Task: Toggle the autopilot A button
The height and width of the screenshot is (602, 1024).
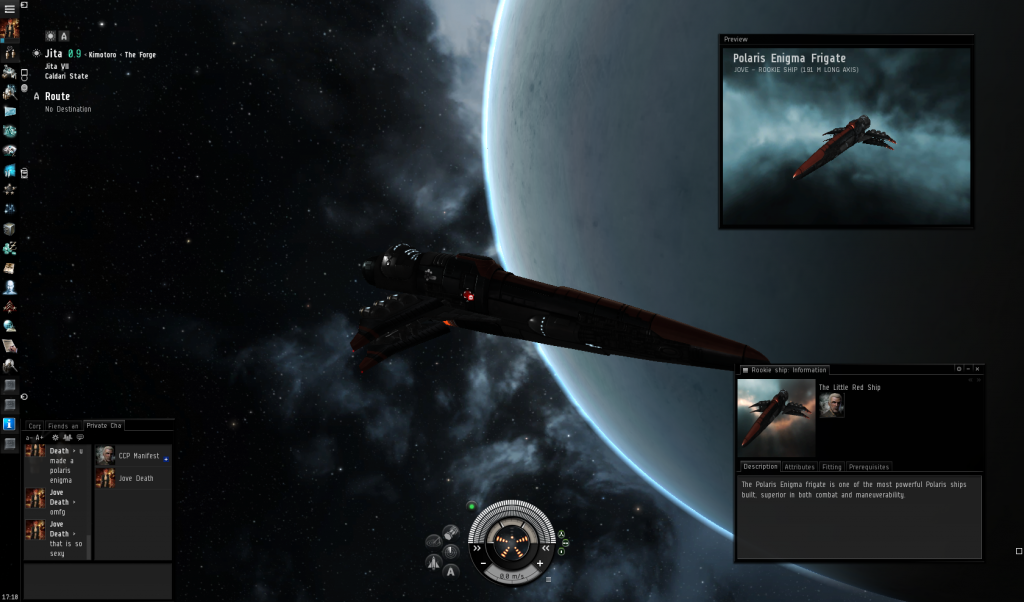Action: (451, 571)
